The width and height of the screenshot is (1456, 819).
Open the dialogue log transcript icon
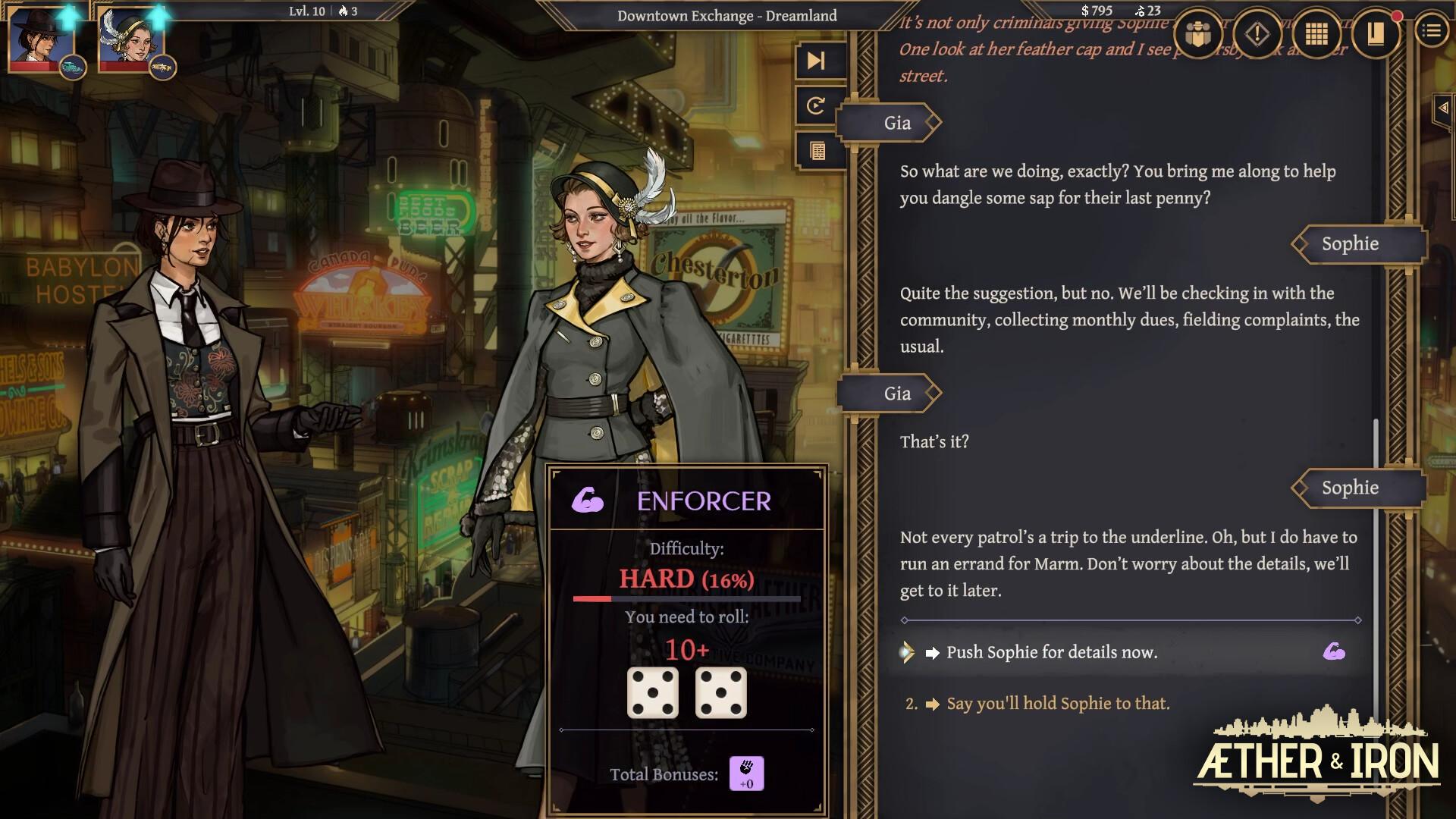(x=817, y=150)
